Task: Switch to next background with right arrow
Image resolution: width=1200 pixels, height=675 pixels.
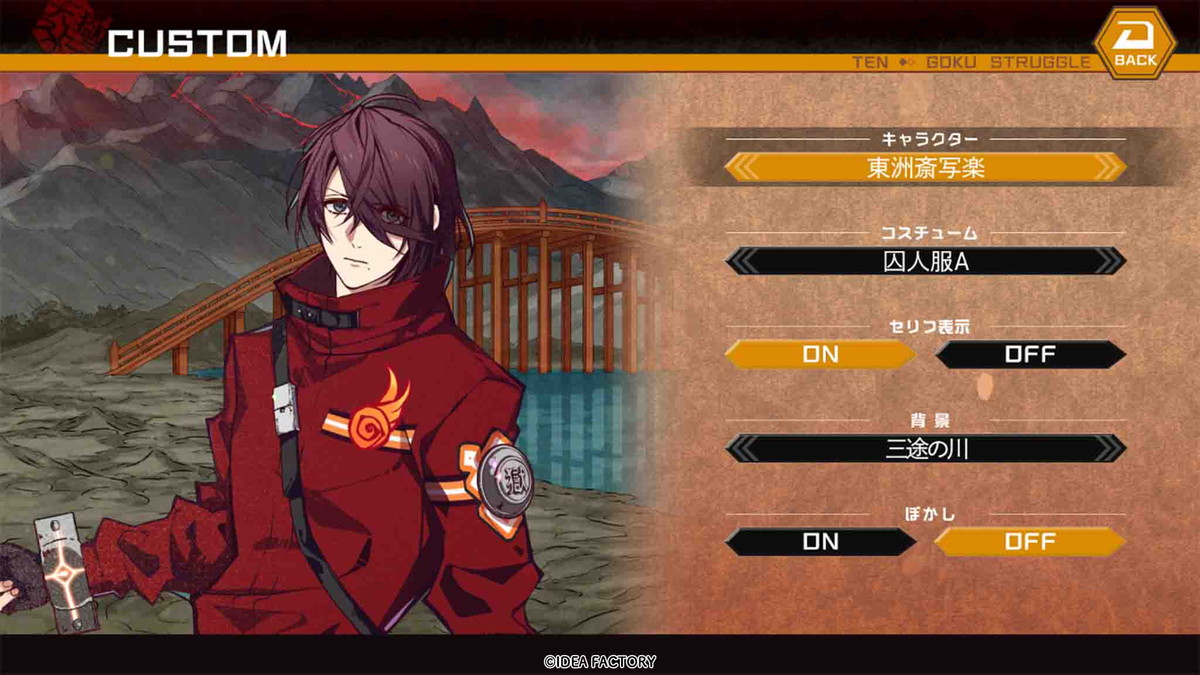Action: (x=1107, y=448)
